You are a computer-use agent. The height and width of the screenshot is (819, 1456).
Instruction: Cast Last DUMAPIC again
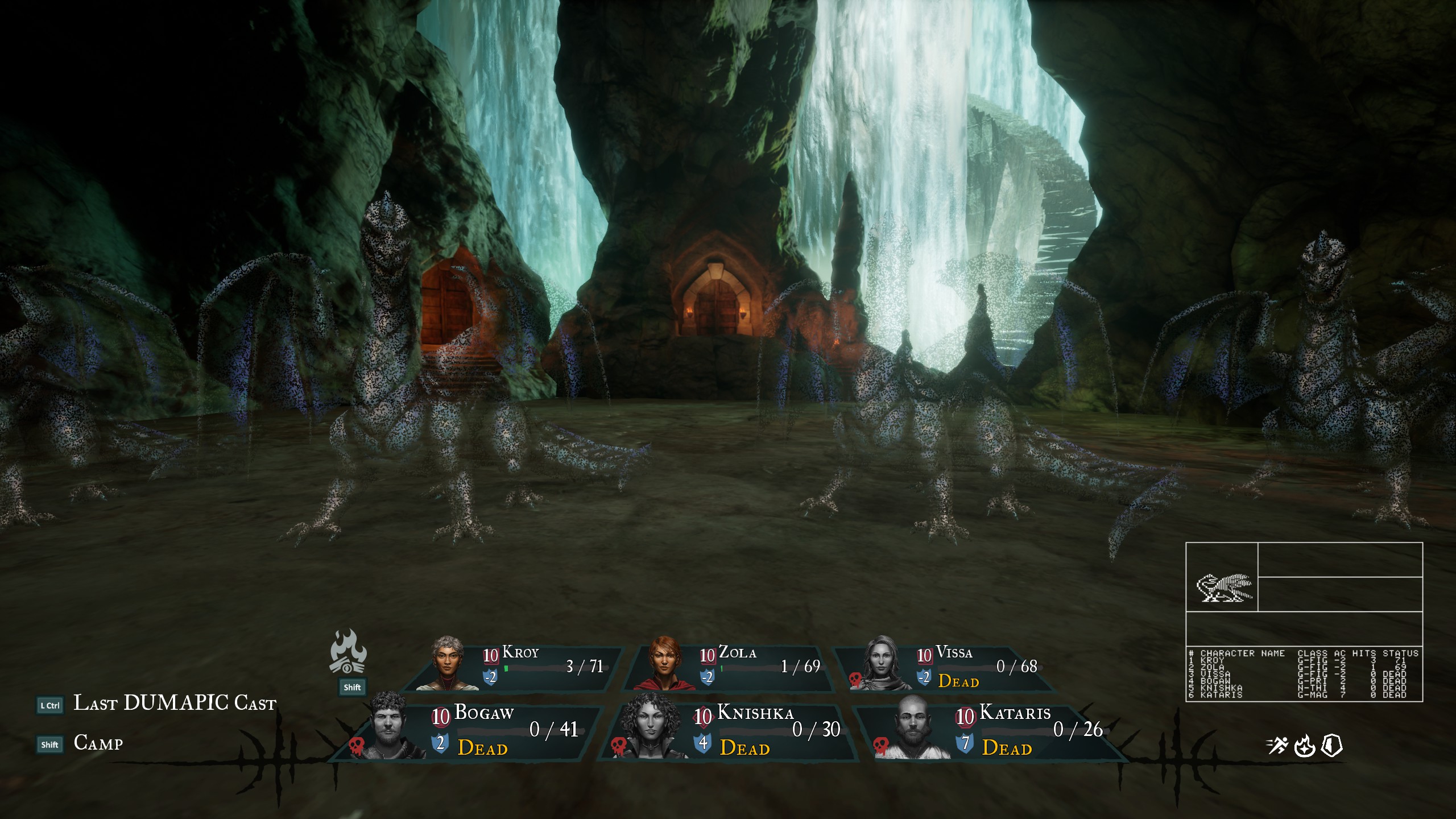click(174, 704)
